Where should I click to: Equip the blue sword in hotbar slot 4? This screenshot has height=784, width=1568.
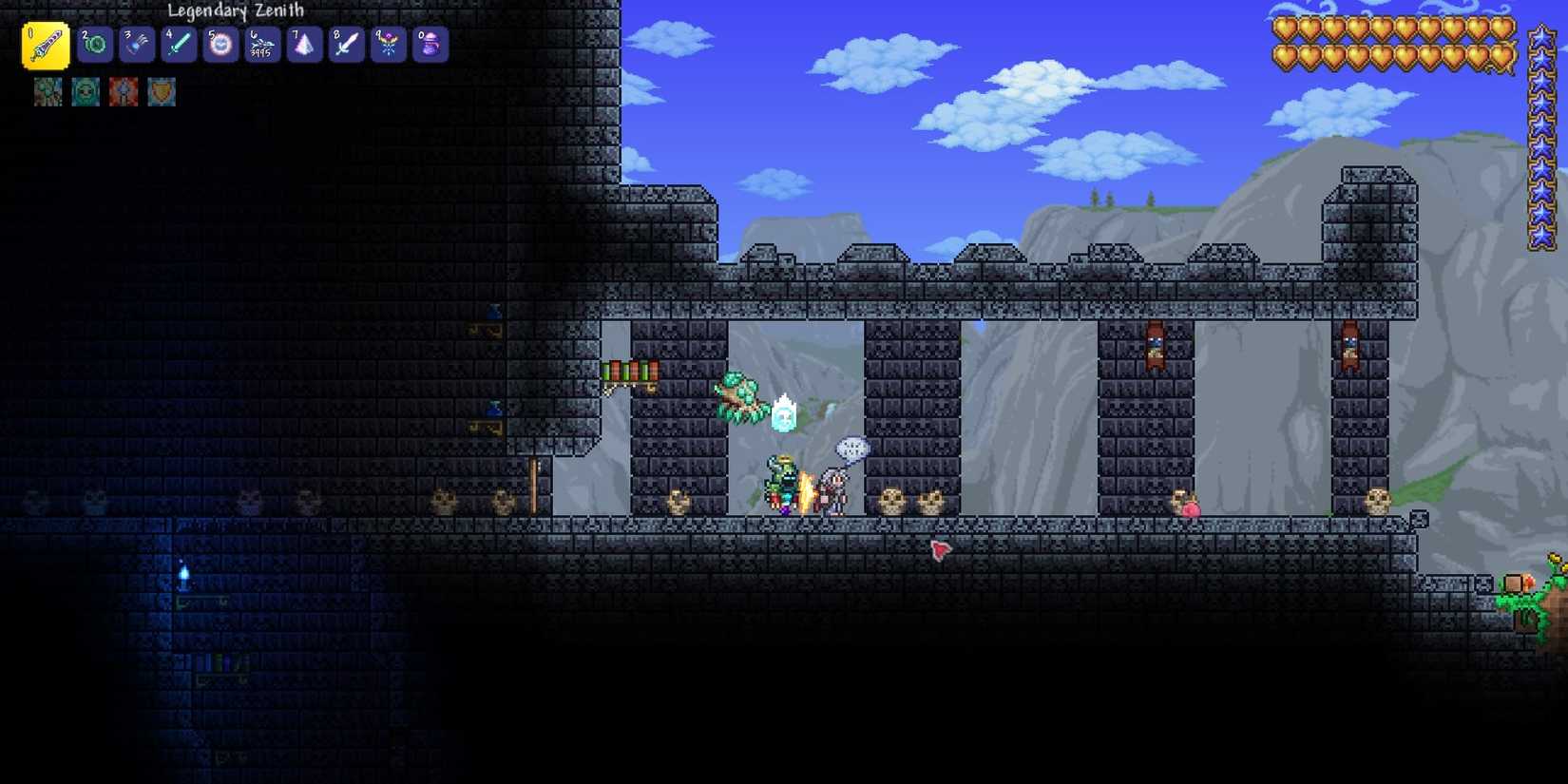pos(179,44)
